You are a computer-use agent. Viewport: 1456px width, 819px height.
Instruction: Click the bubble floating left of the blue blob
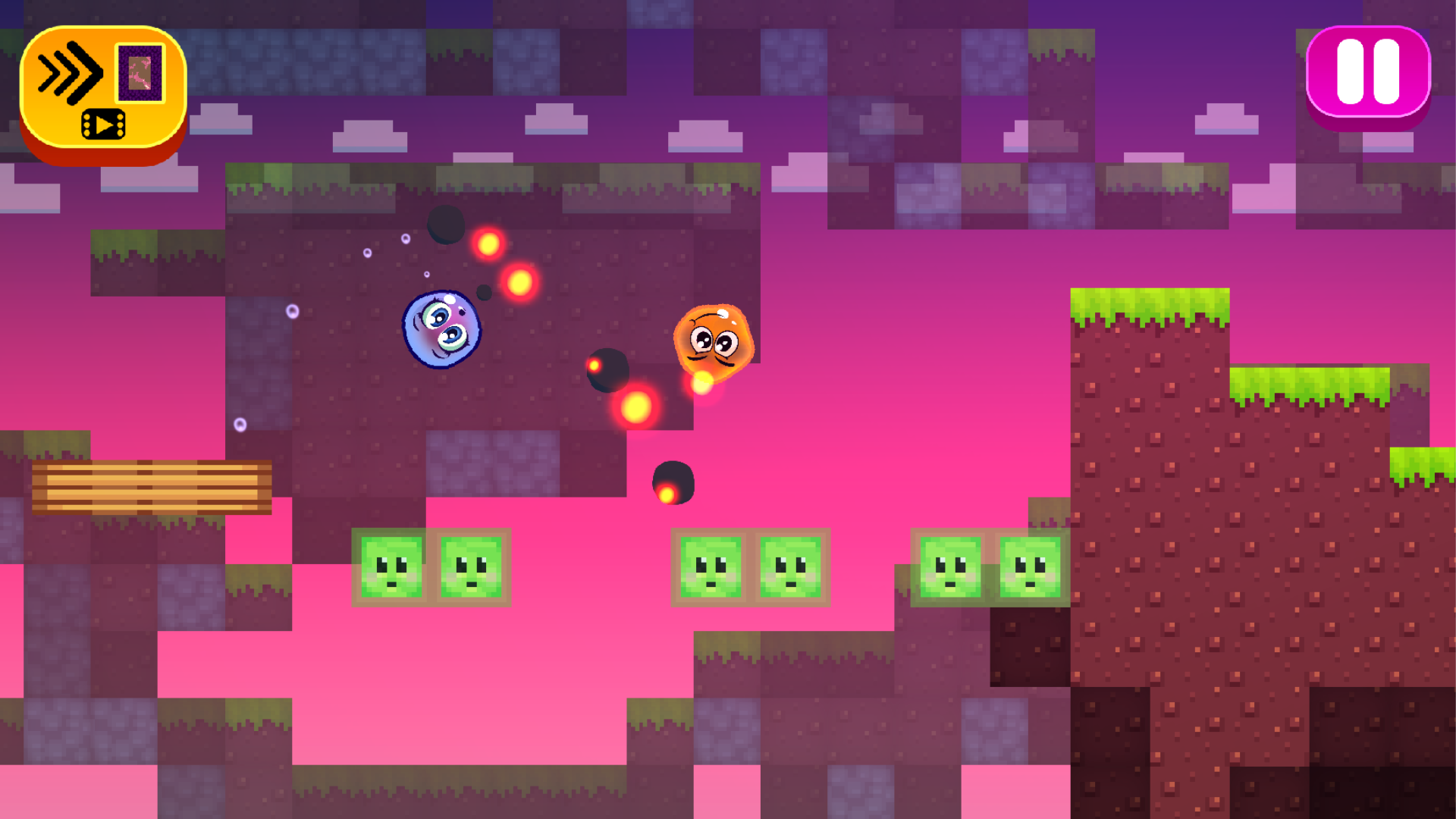(292, 312)
